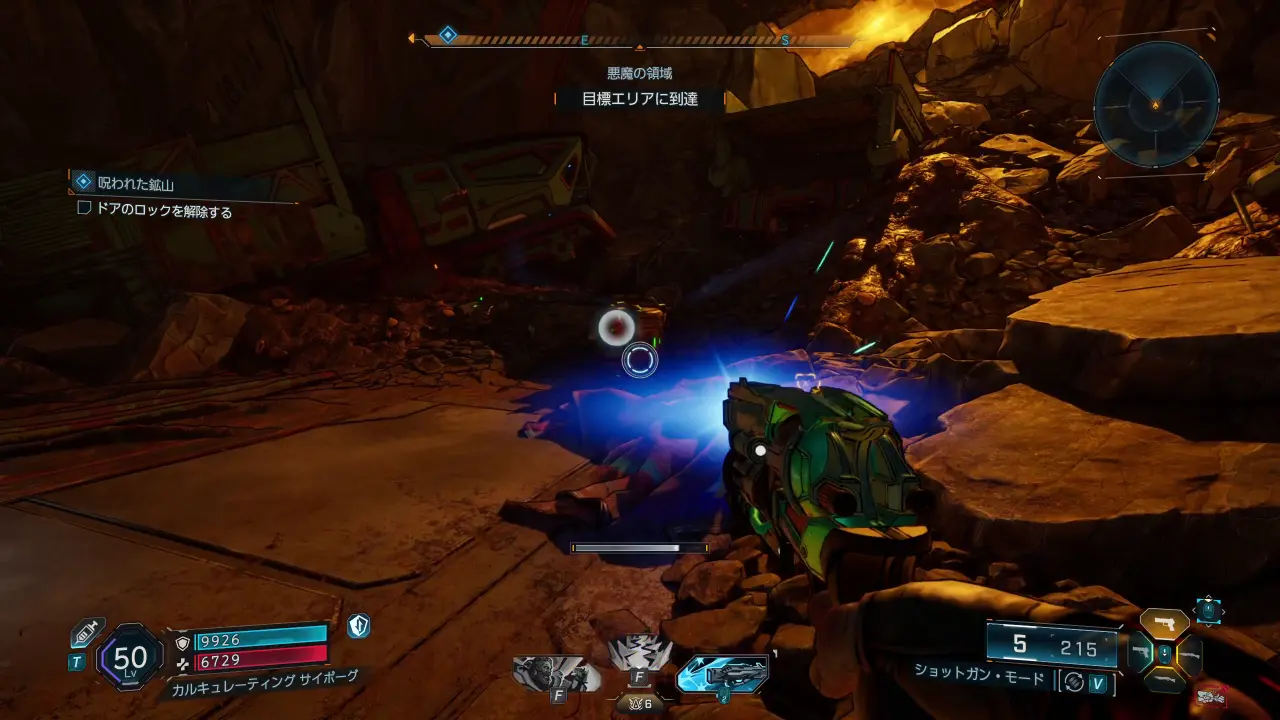Select the 呪われた鉱山 quest tracker
The height and width of the screenshot is (720, 1280).
coord(137,183)
